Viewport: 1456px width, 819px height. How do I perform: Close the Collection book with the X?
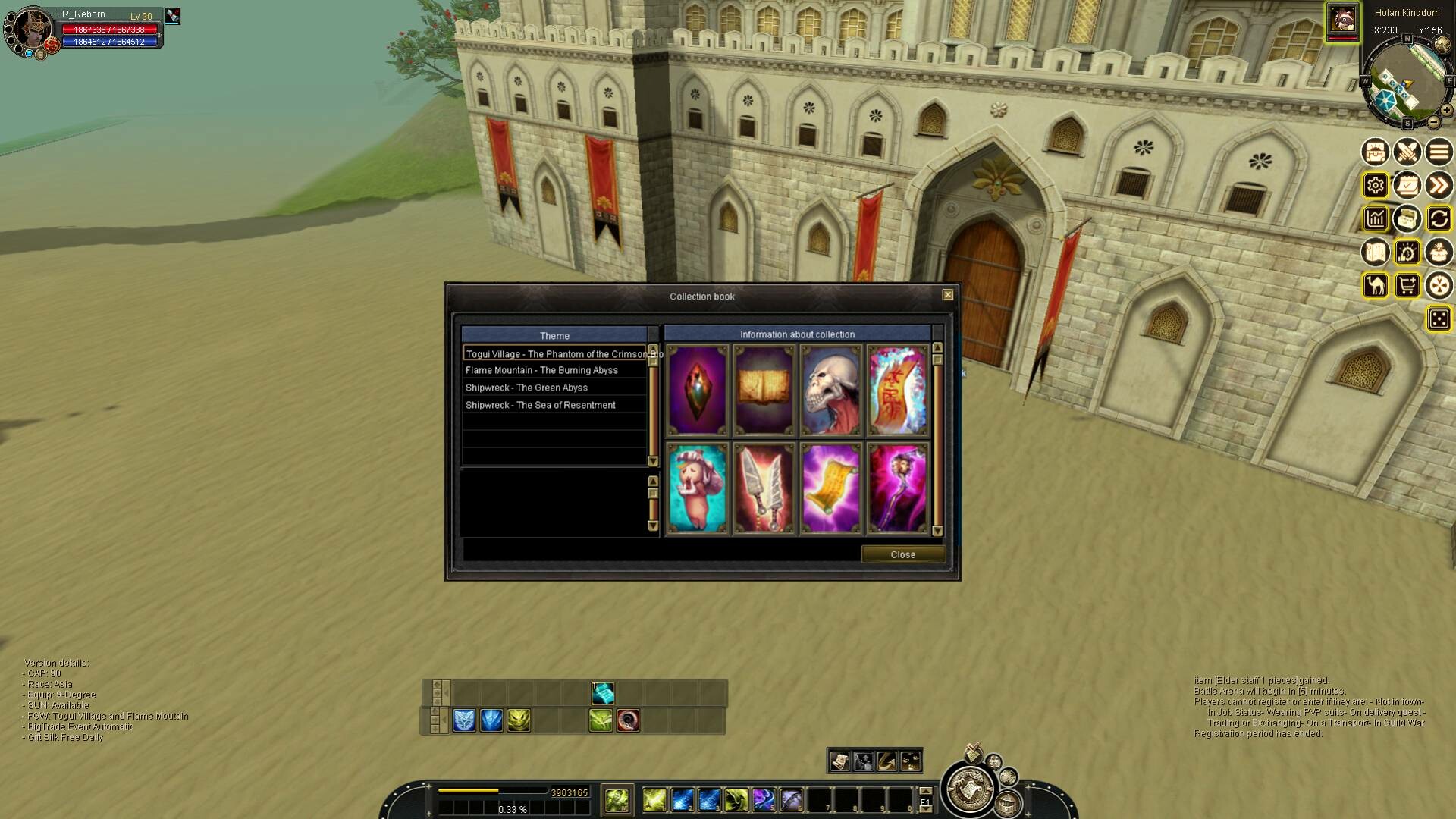click(x=946, y=294)
